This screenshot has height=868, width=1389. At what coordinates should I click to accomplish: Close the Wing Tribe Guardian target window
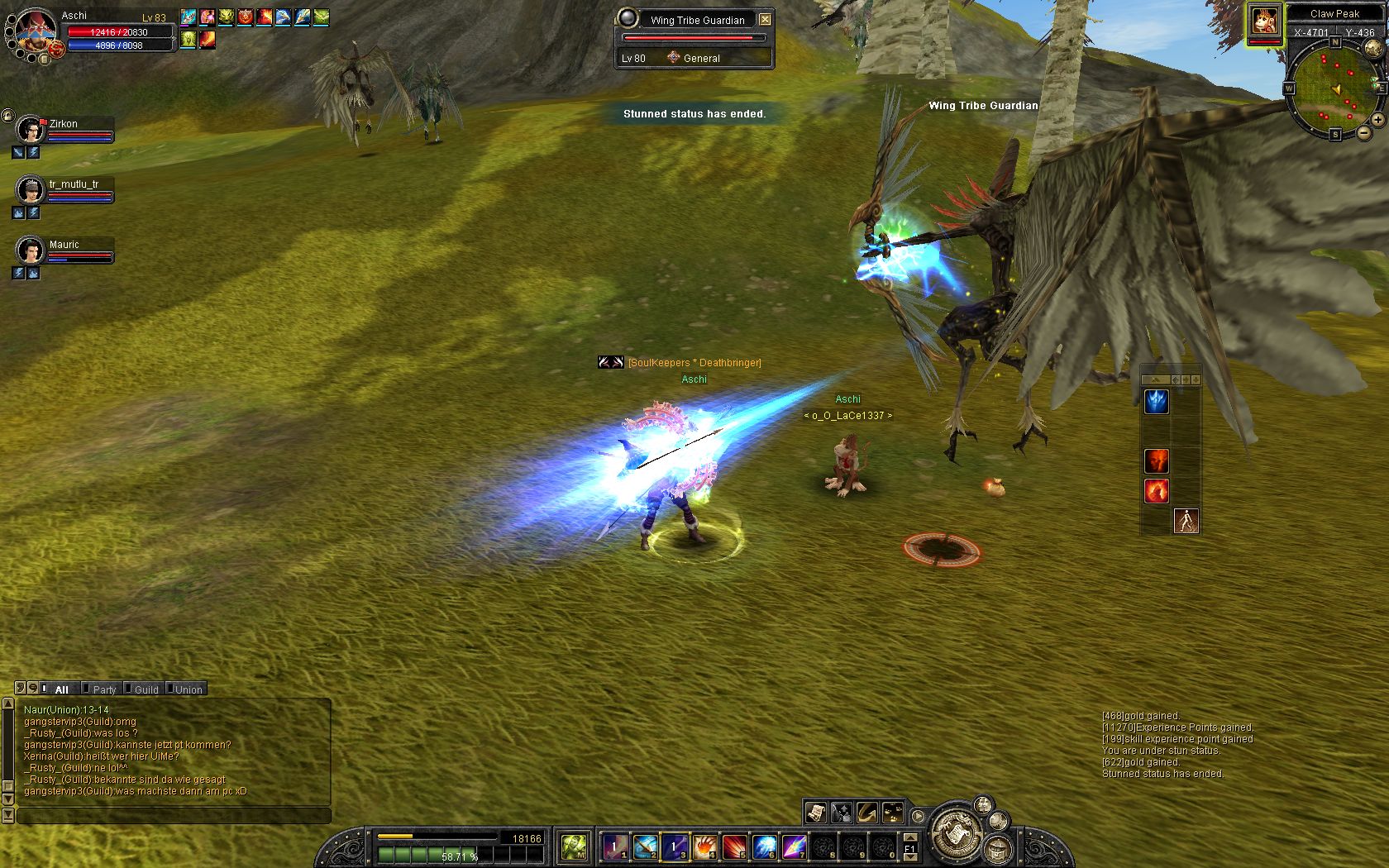(x=765, y=19)
